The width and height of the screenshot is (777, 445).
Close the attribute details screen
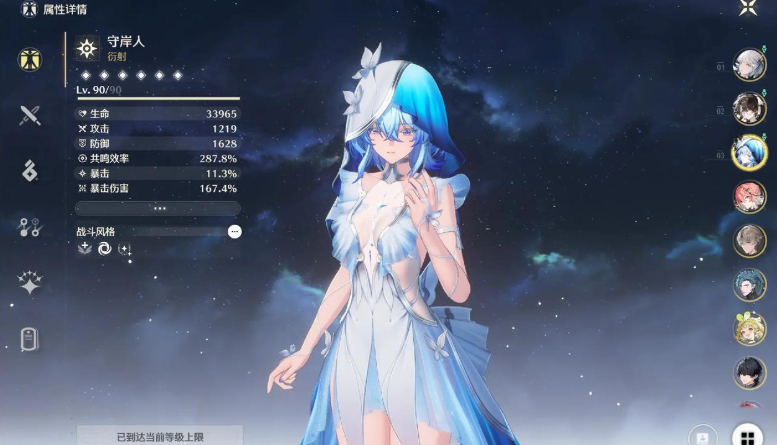pos(748,8)
